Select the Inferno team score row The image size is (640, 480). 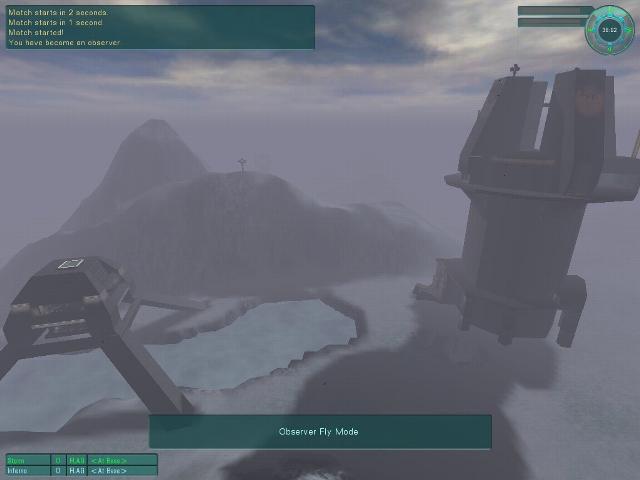81,470
